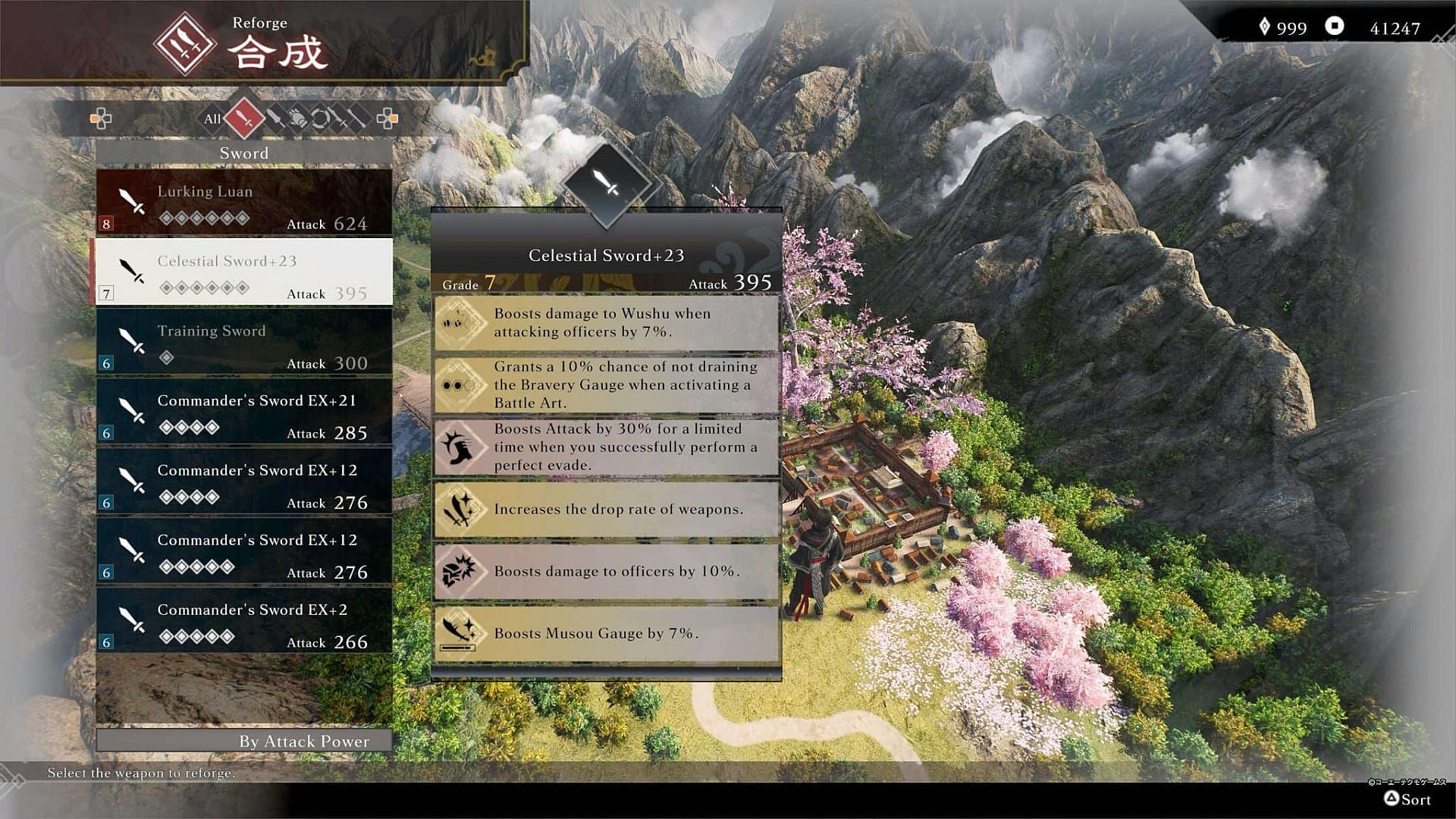Switch to the Sword list header tab
This screenshot has height=819, width=1456.
pyautogui.click(x=244, y=153)
